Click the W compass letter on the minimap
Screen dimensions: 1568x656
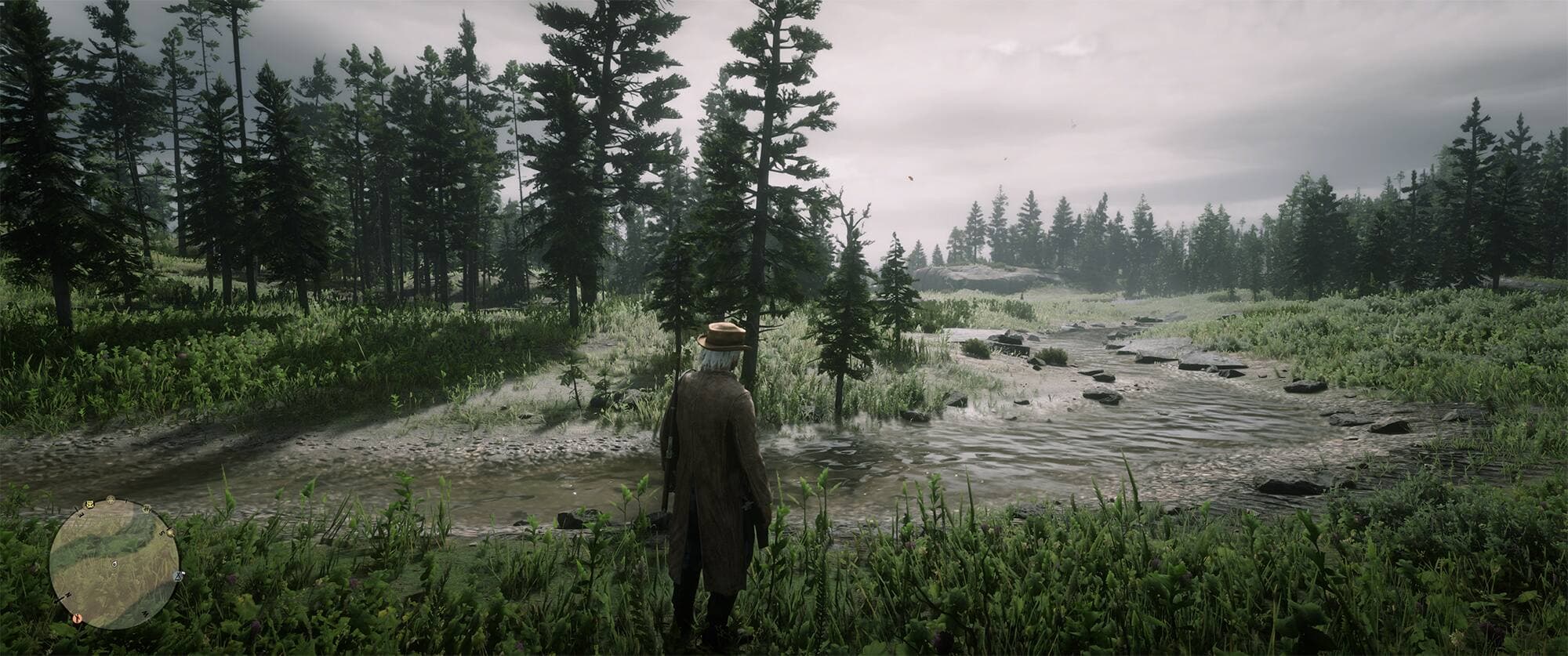click(145, 613)
